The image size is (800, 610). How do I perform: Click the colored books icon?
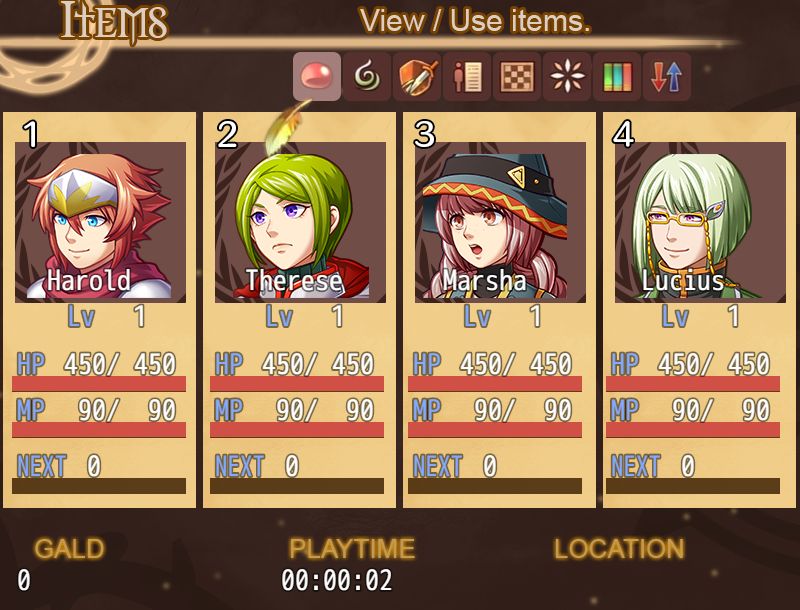[617, 77]
